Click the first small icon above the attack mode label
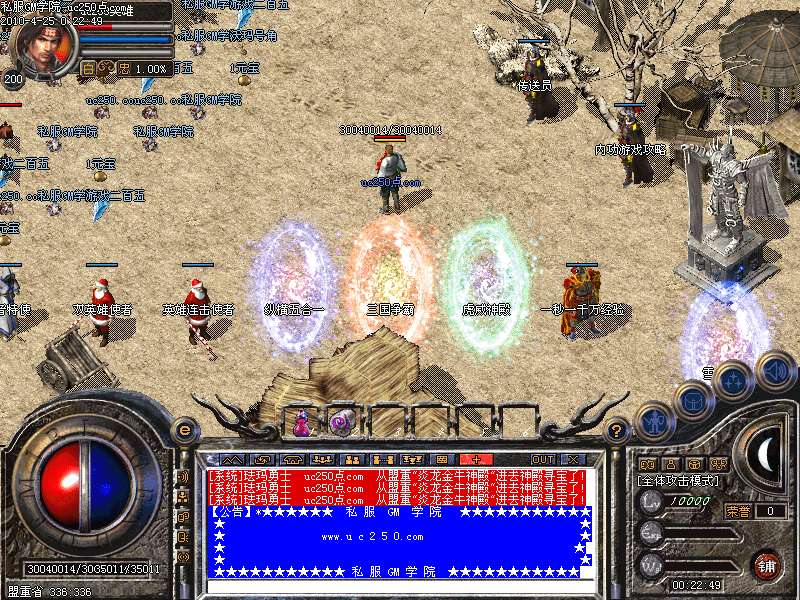This screenshot has height=600, width=800. (x=646, y=464)
